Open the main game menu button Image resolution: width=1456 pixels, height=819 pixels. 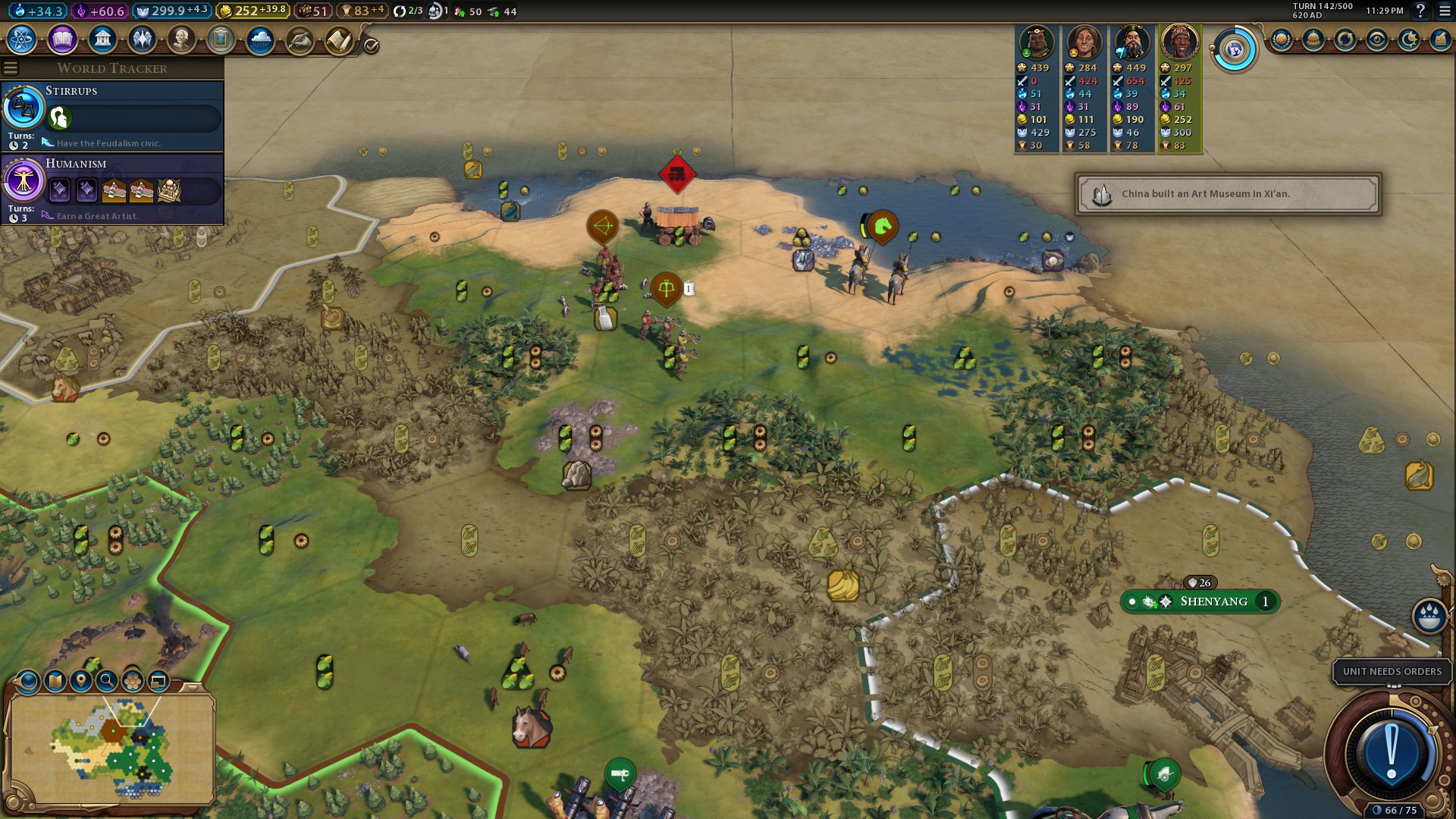click(x=1444, y=11)
